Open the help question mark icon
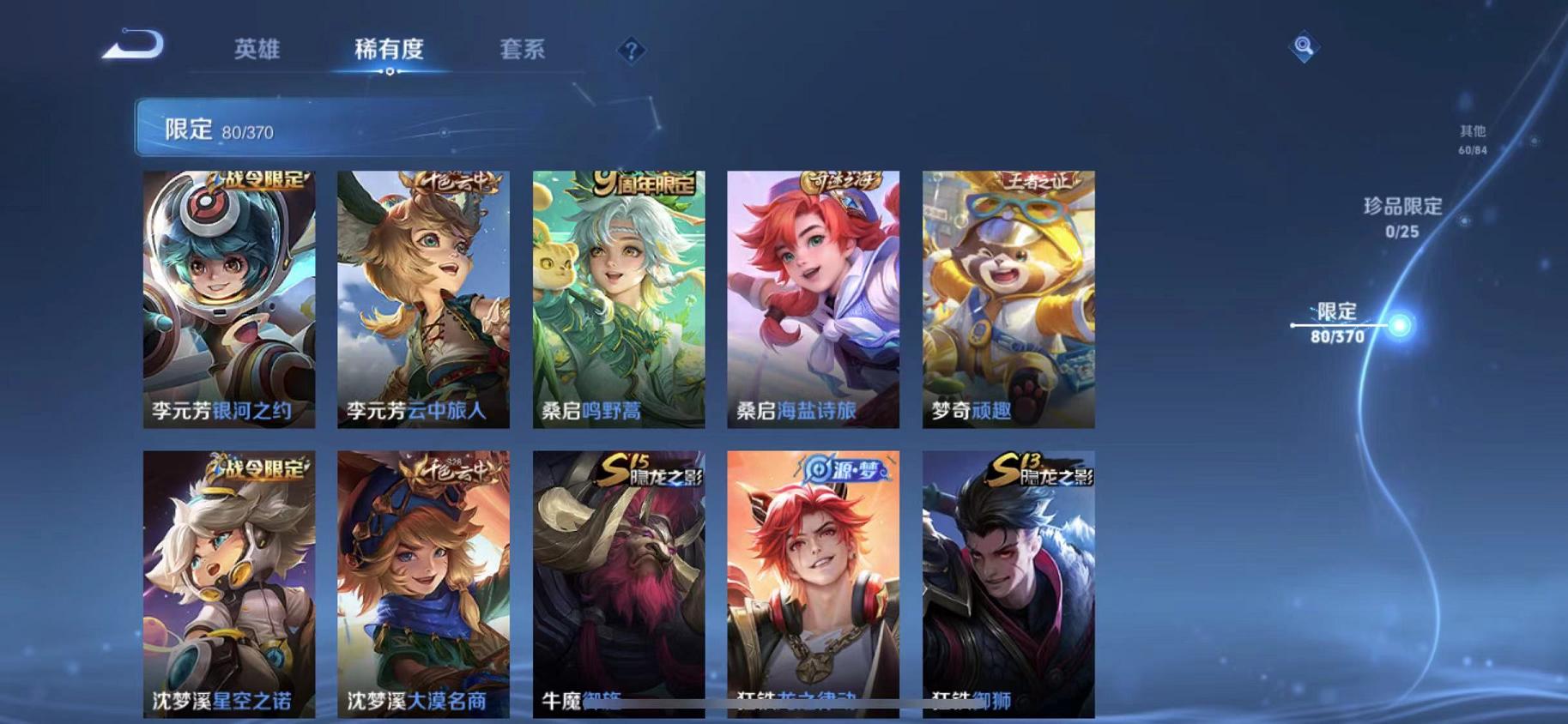 pos(631,51)
